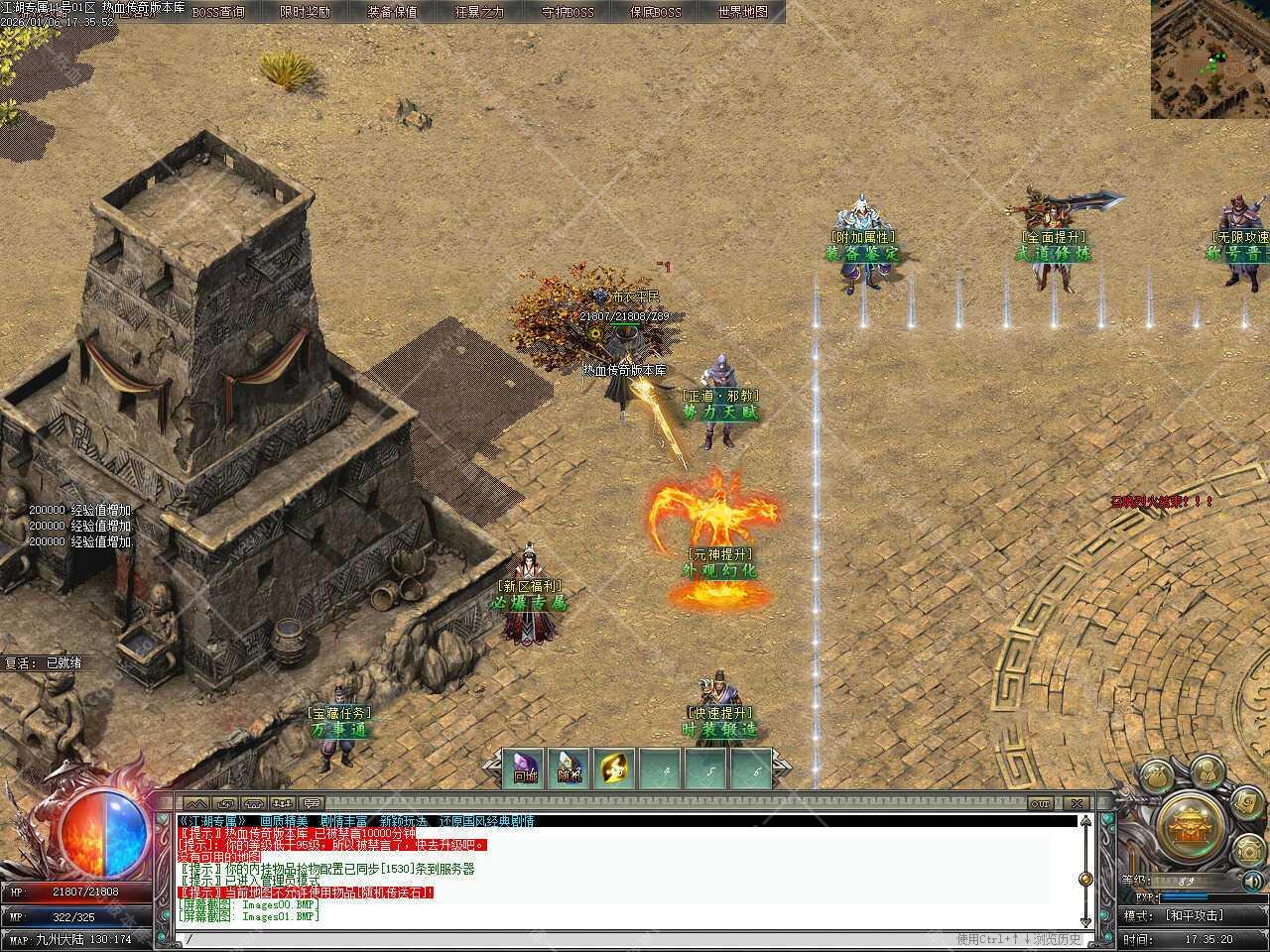The image size is (1270, 952).
Task: Close the chat panel with the X
Action: (x=1076, y=802)
